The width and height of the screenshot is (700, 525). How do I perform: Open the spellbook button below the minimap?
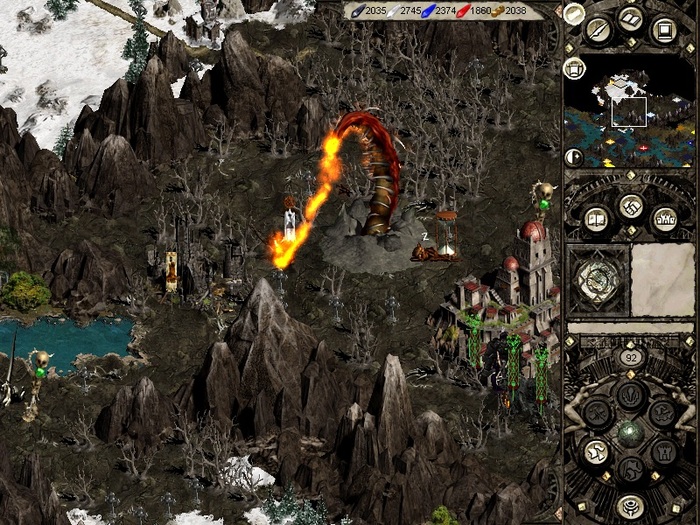596,218
